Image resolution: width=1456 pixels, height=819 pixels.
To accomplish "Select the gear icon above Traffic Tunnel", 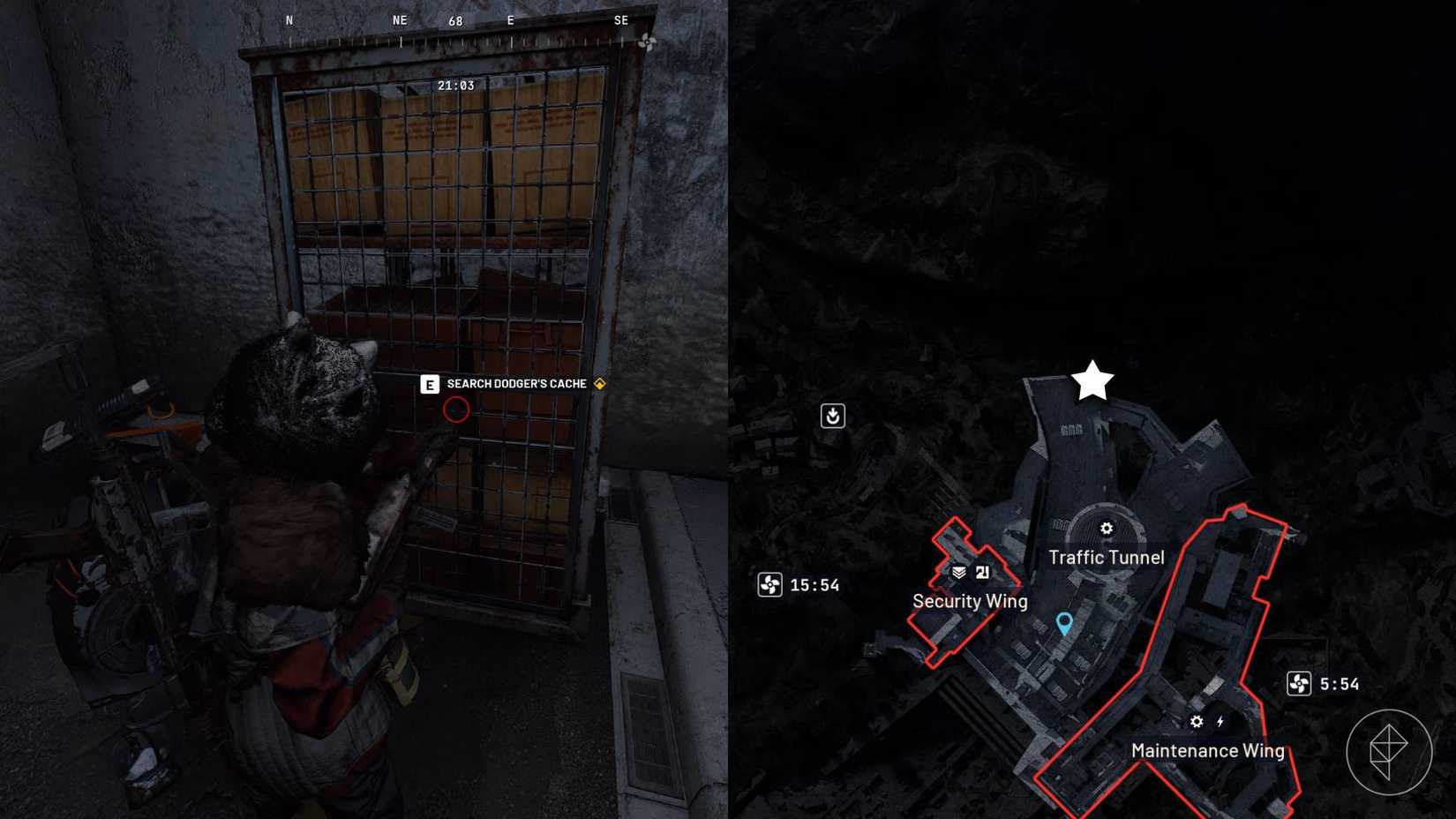I will (1106, 530).
